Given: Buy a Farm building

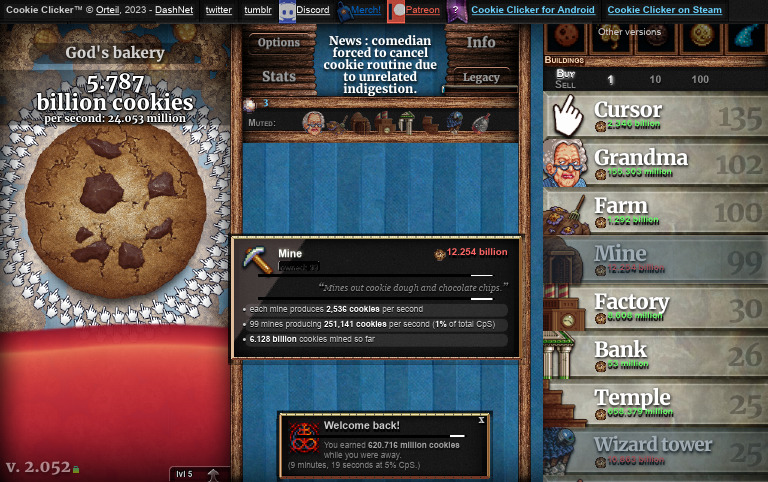Looking at the screenshot, I should point(655,211).
